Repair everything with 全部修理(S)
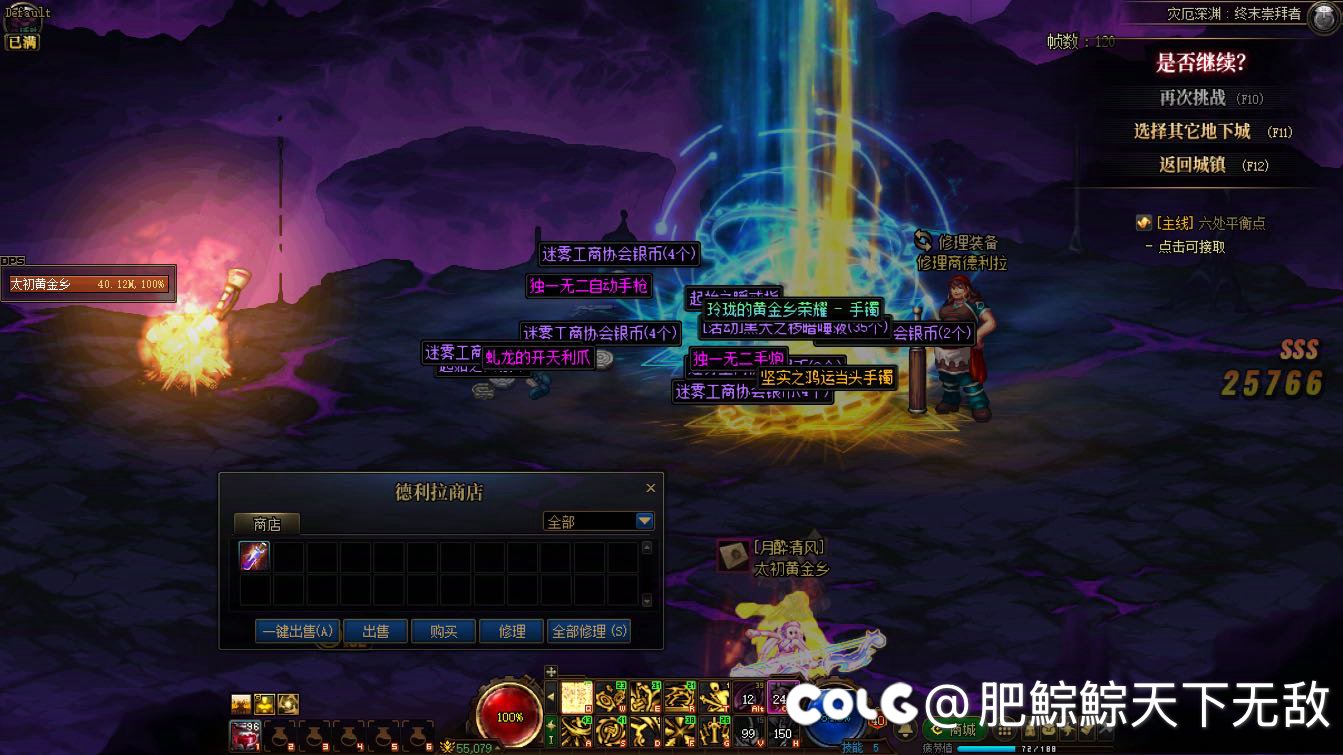Image resolution: width=1343 pixels, height=755 pixels. pos(589,631)
